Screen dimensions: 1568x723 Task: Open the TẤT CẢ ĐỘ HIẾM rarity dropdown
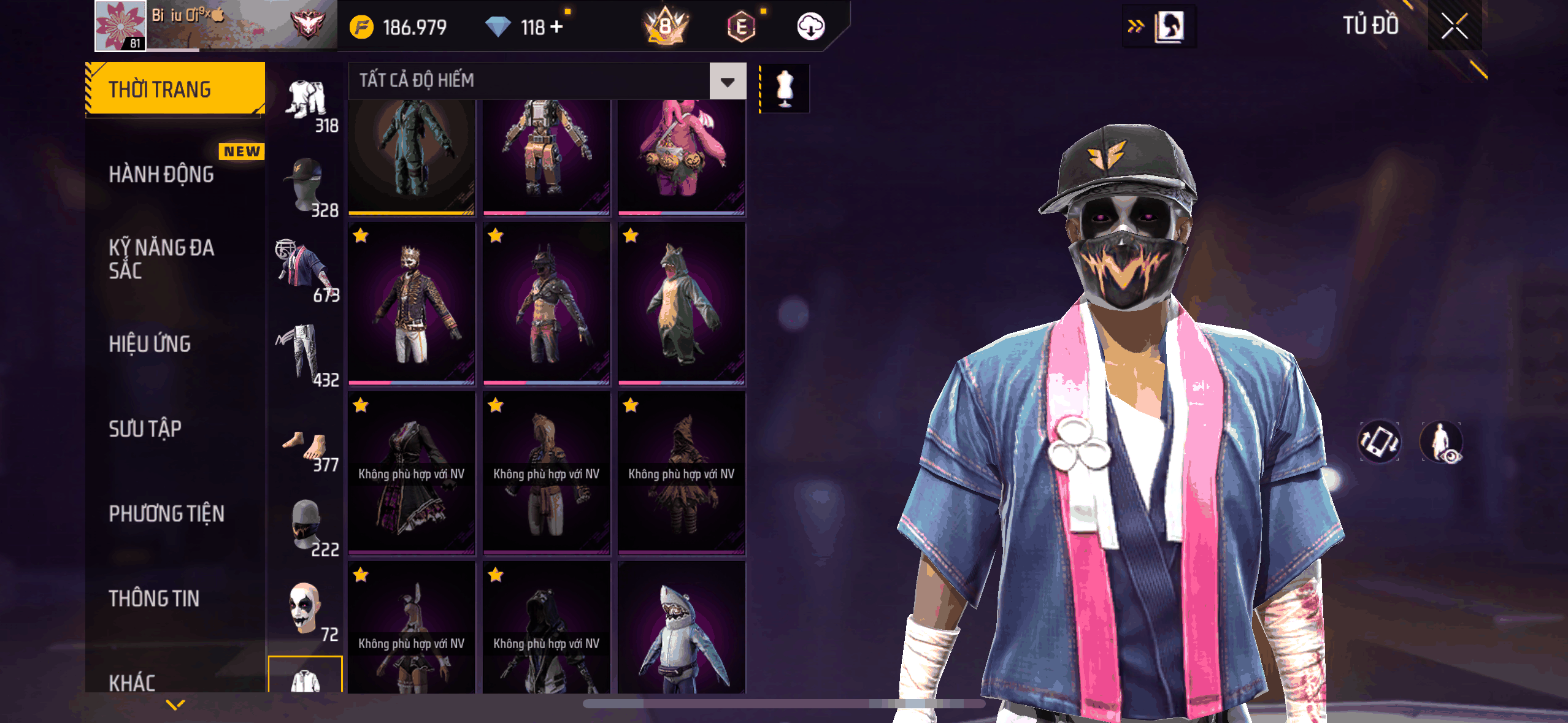[728, 81]
